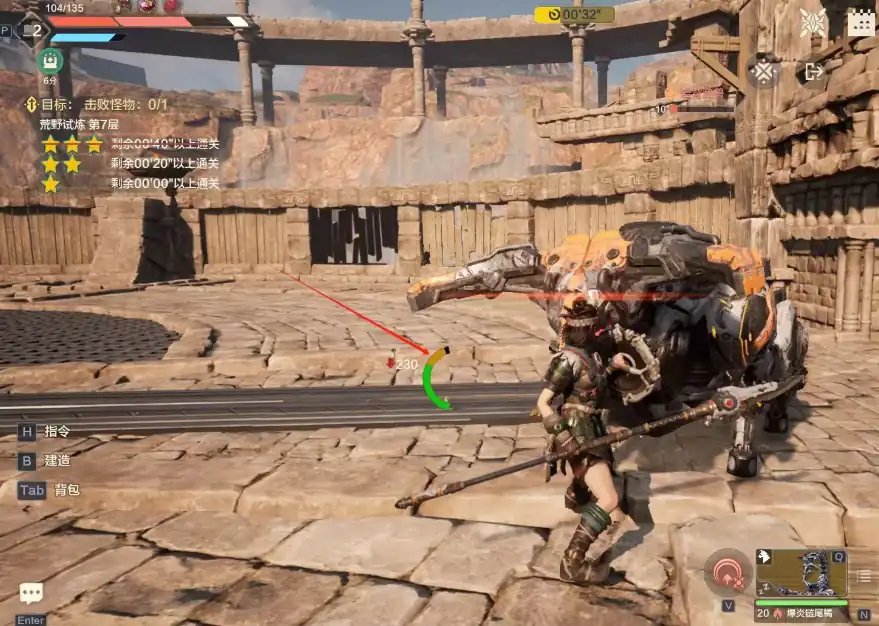Click the exit-door leave trial icon

814,72
